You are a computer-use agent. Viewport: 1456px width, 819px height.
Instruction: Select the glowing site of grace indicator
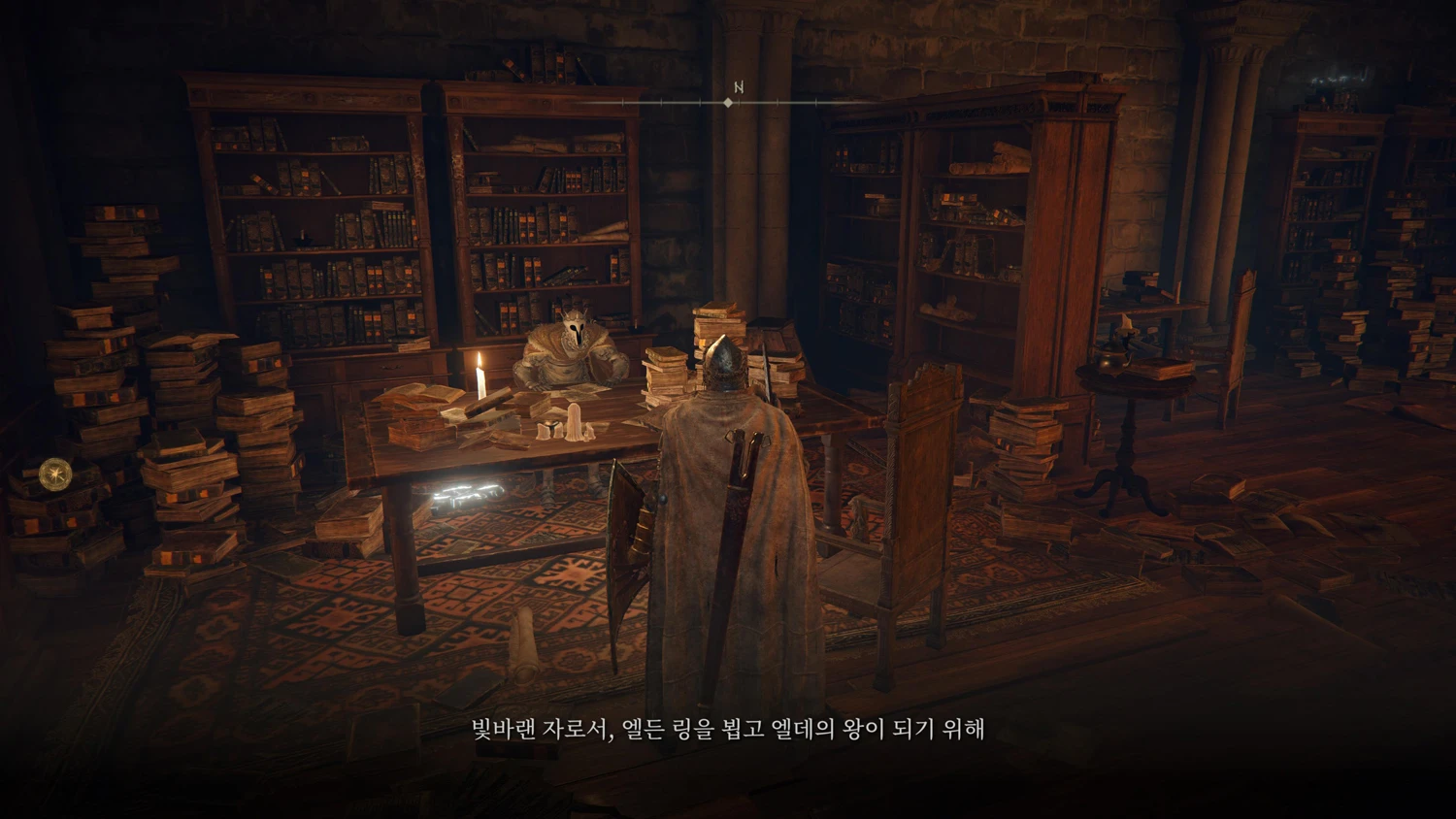coord(54,474)
